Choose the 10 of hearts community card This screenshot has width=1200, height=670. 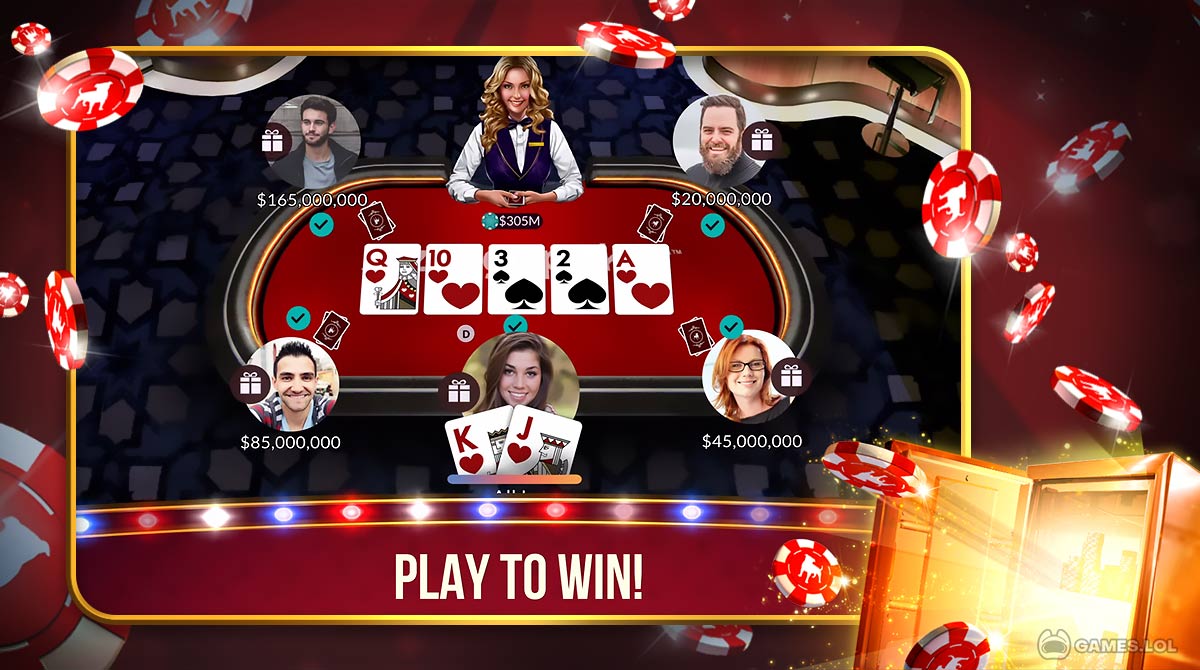click(x=453, y=279)
